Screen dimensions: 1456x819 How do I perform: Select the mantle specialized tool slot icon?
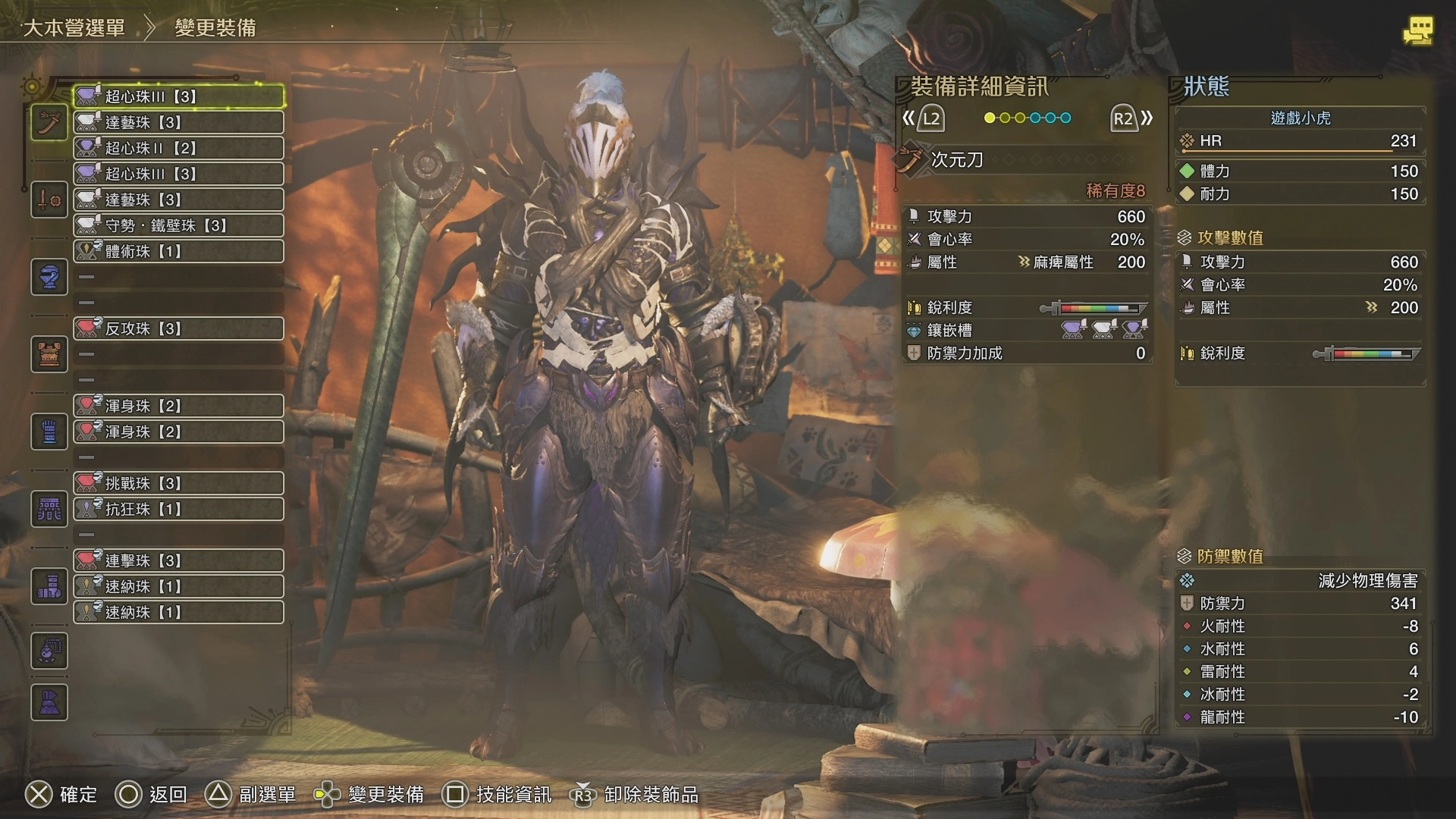(x=49, y=702)
